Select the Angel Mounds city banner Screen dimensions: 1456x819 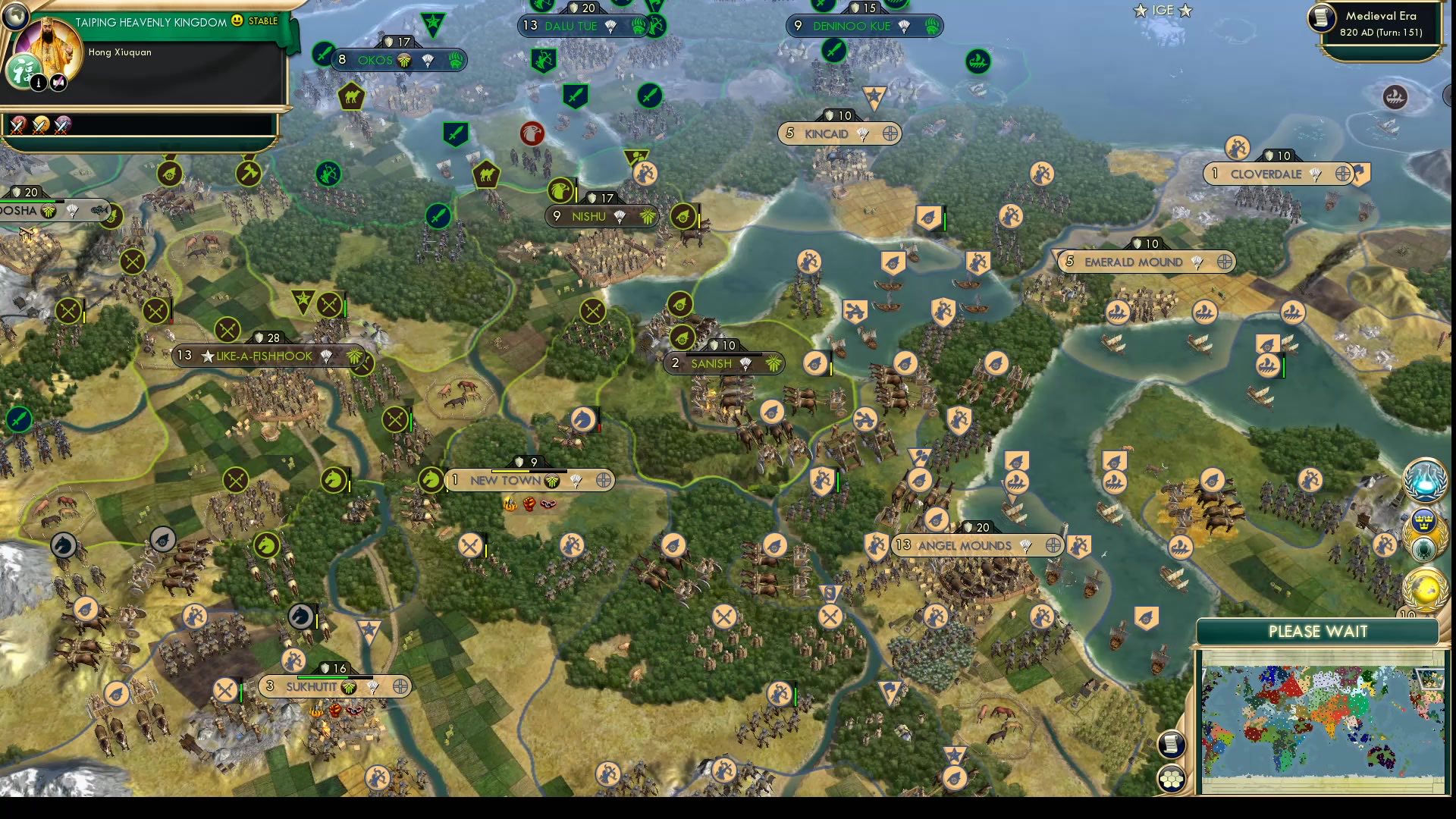(x=965, y=545)
